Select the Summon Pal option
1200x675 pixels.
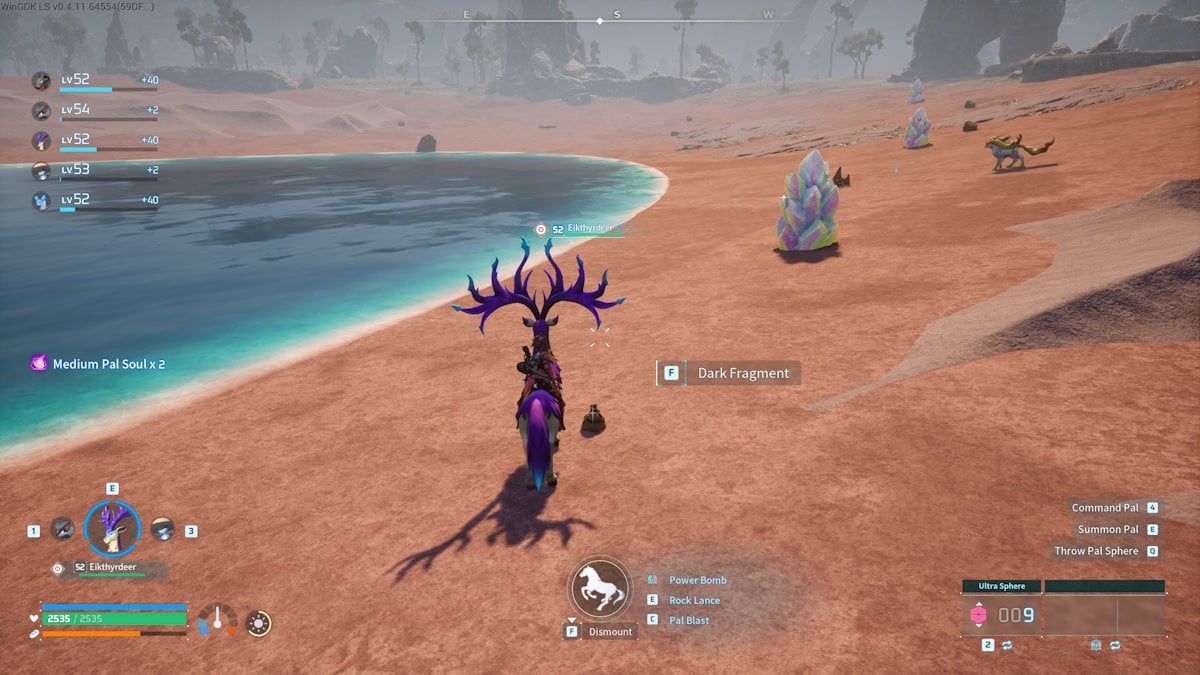point(1108,529)
